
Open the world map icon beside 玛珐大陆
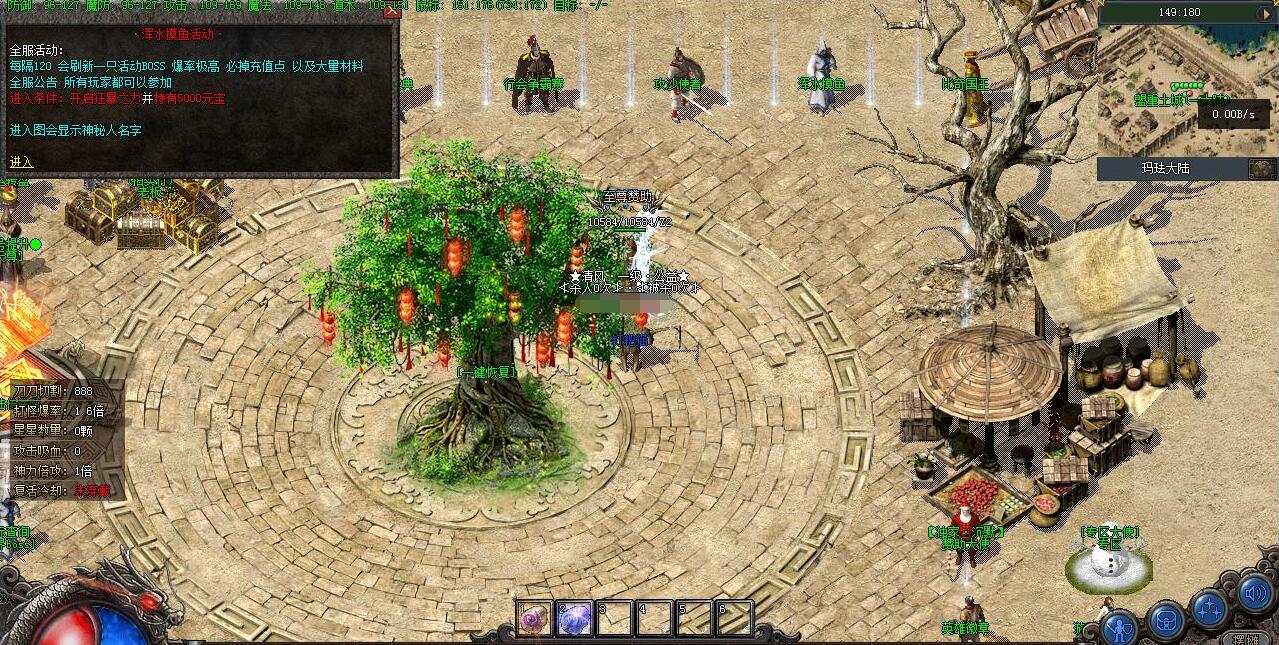pos(1262,169)
